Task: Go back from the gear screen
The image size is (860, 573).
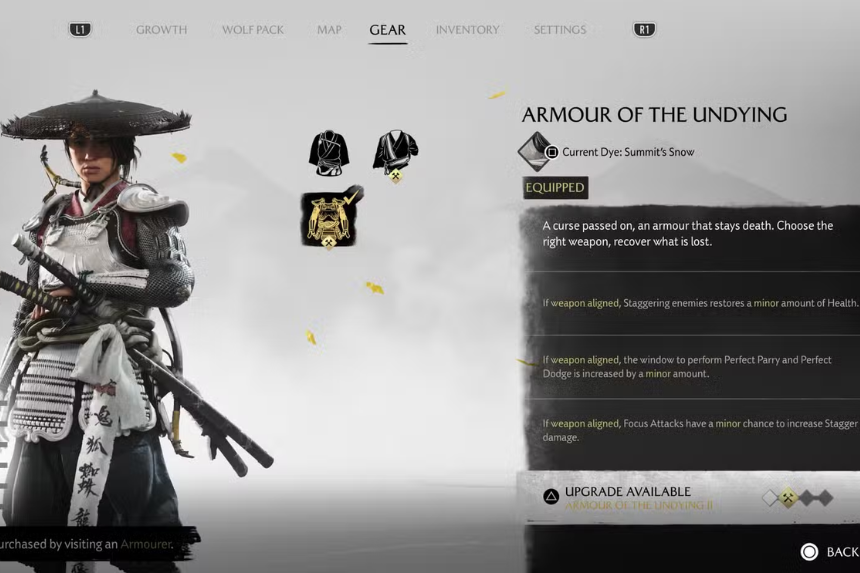Action: coord(829,552)
